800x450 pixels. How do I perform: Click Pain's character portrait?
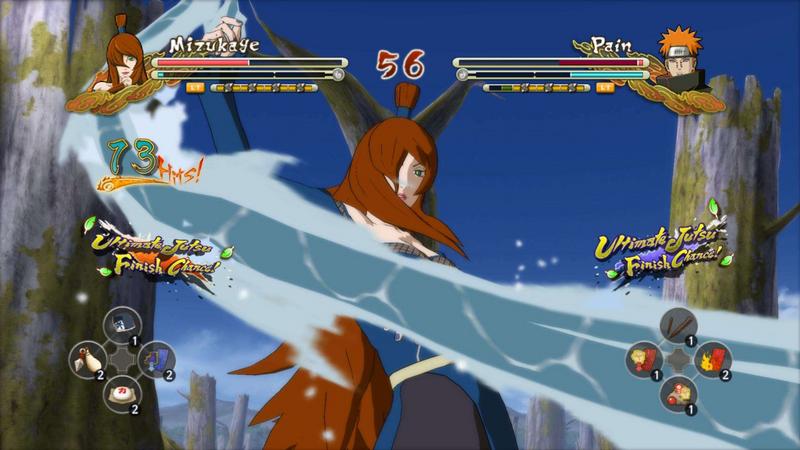click(680, 58)
